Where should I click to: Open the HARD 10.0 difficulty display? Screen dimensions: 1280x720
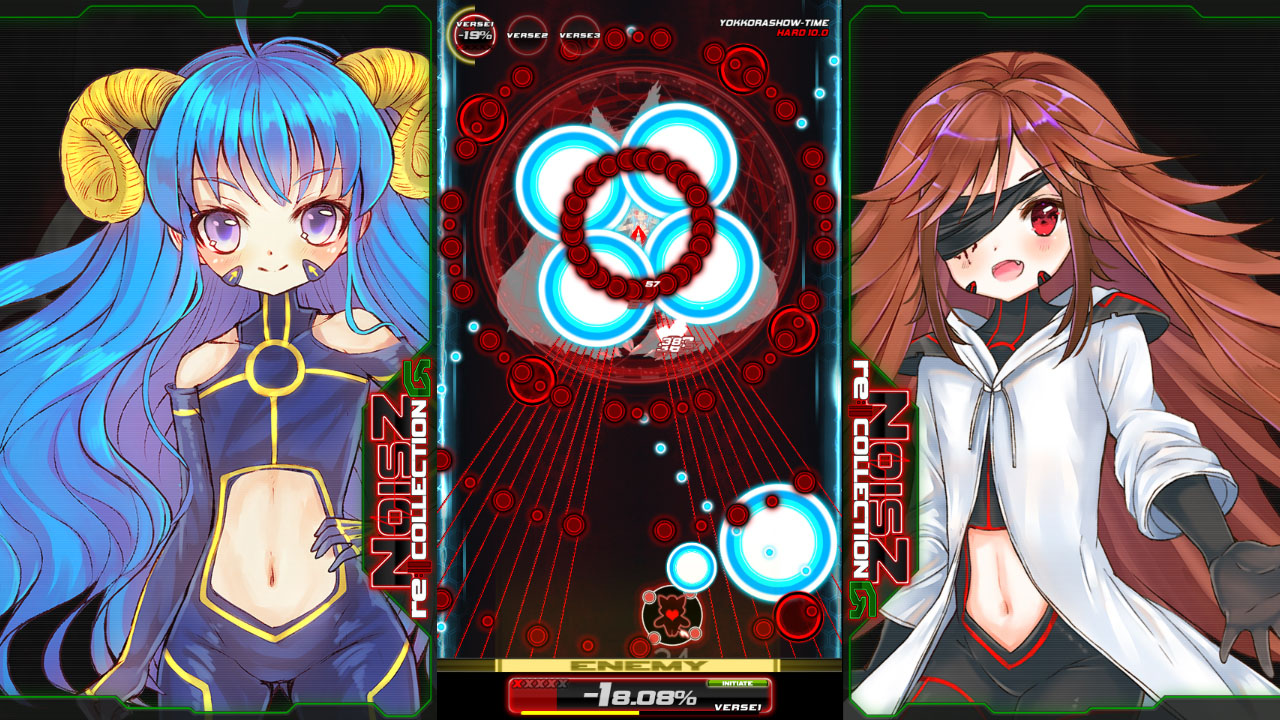[x=802, y=31]
